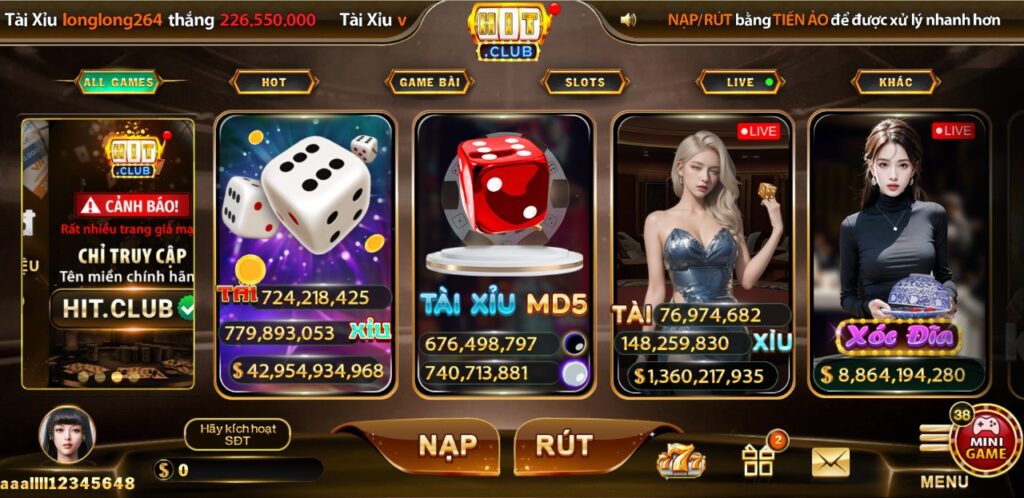Open the mail envelope inbox

830,462
